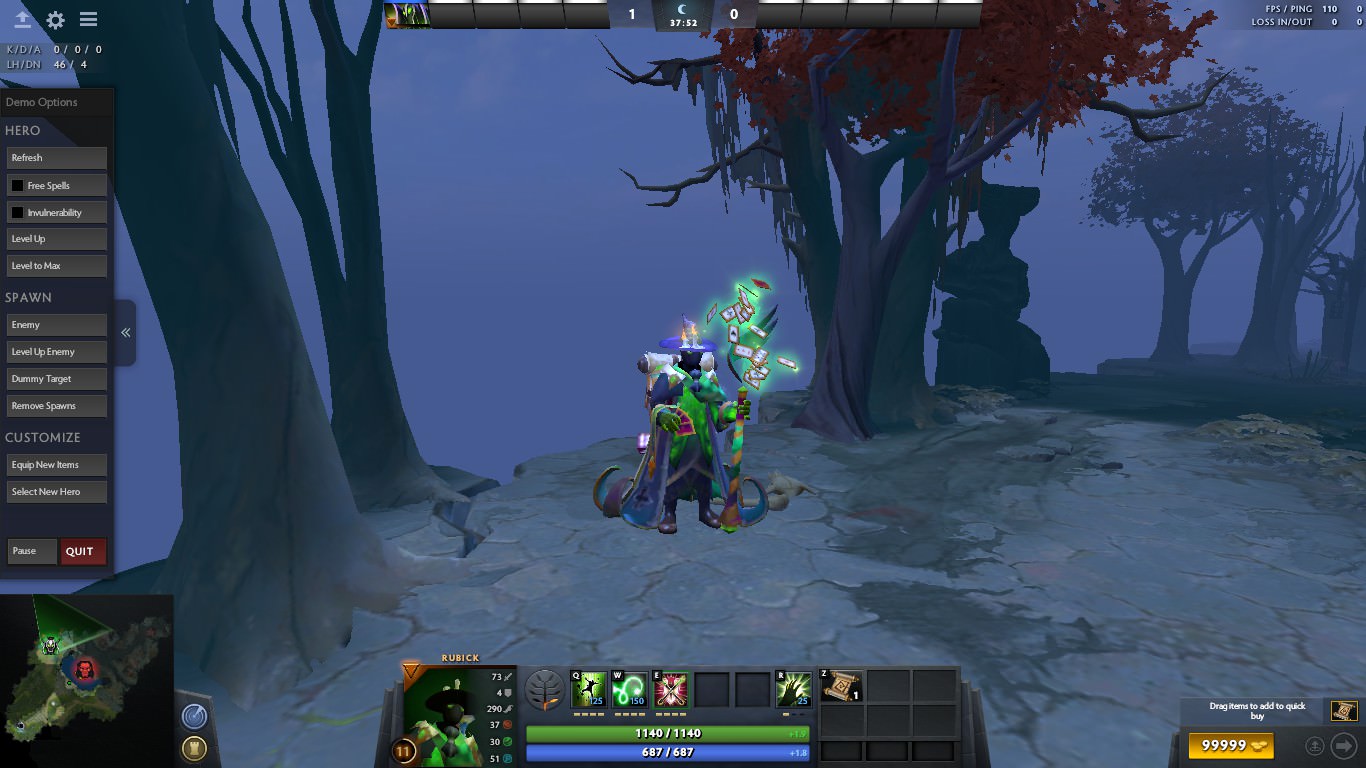Click the glyph icon below the minimap
This screenshot has width=1366, height=768.
[x=194, y=747]
